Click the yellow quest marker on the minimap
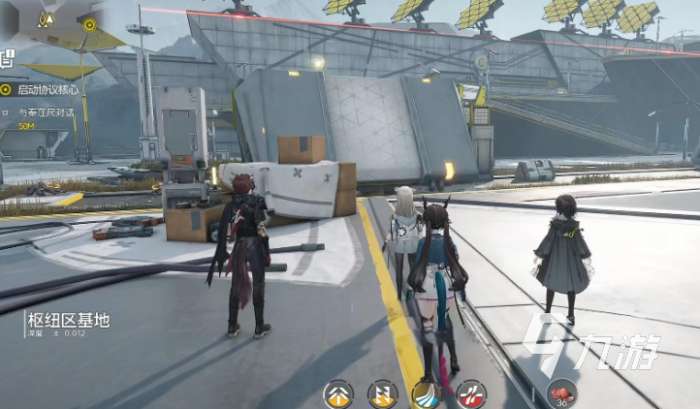Image resolution: width=700 pixels, height=409 pixels. coord(90,24)
